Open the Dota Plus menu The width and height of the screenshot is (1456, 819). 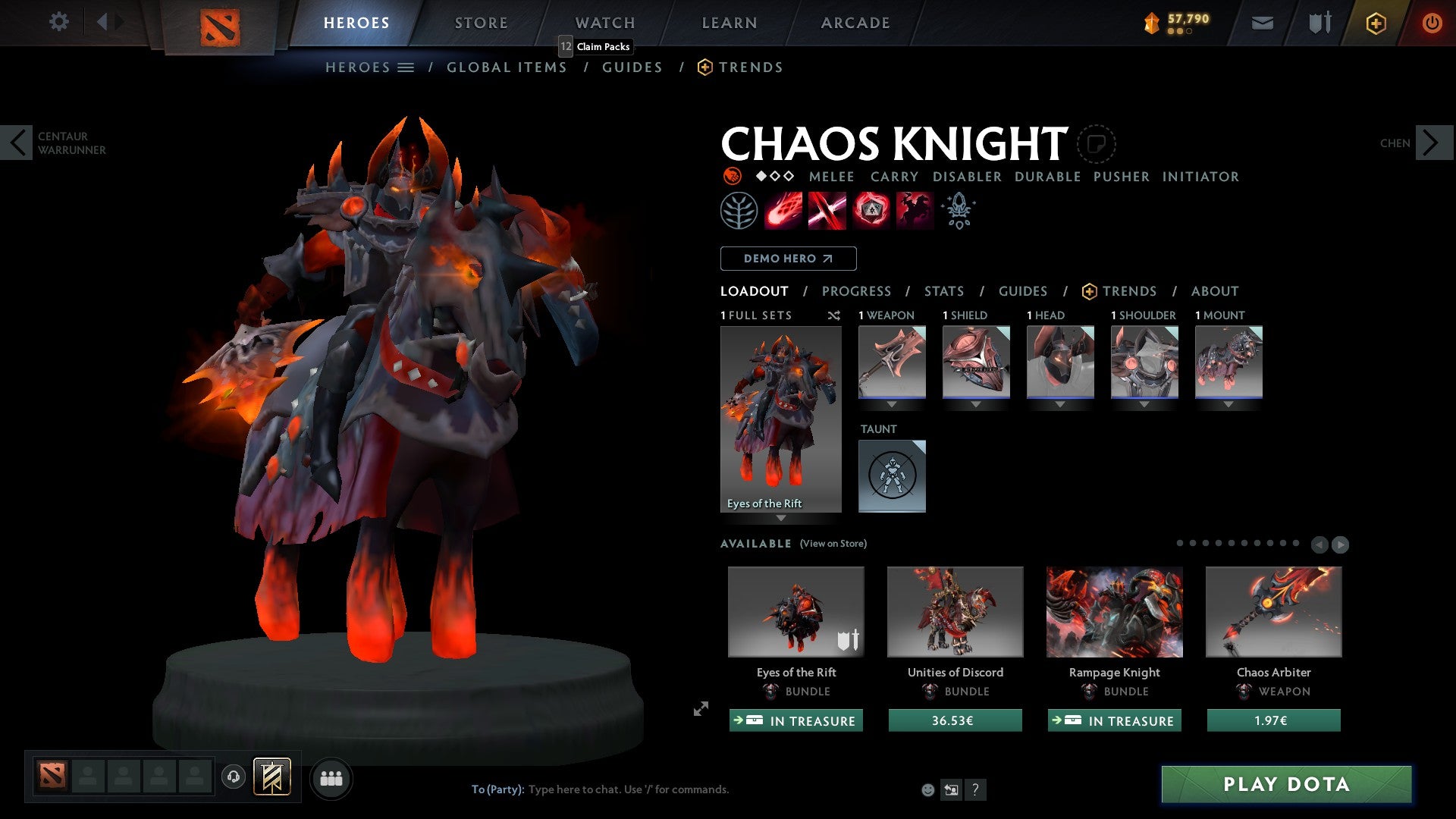pyautogui.click(x=1376, y=23)
